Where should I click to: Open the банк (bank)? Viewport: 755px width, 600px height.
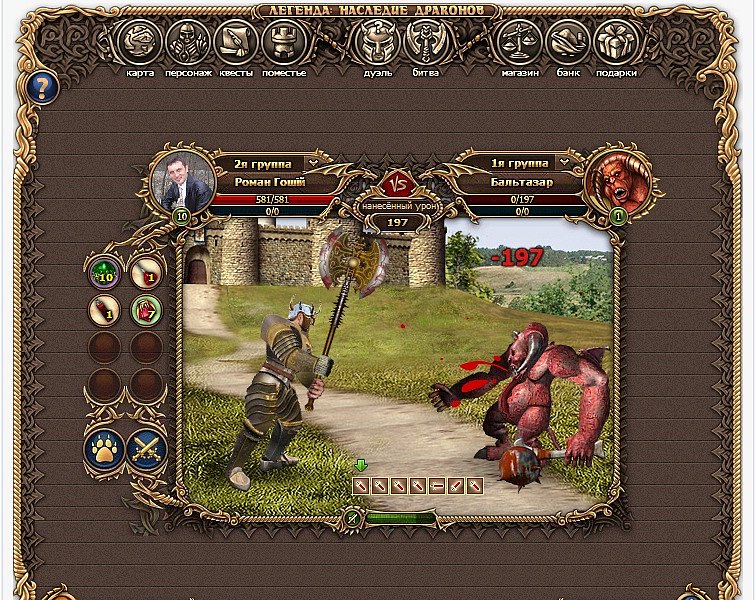tap(568, 42)
